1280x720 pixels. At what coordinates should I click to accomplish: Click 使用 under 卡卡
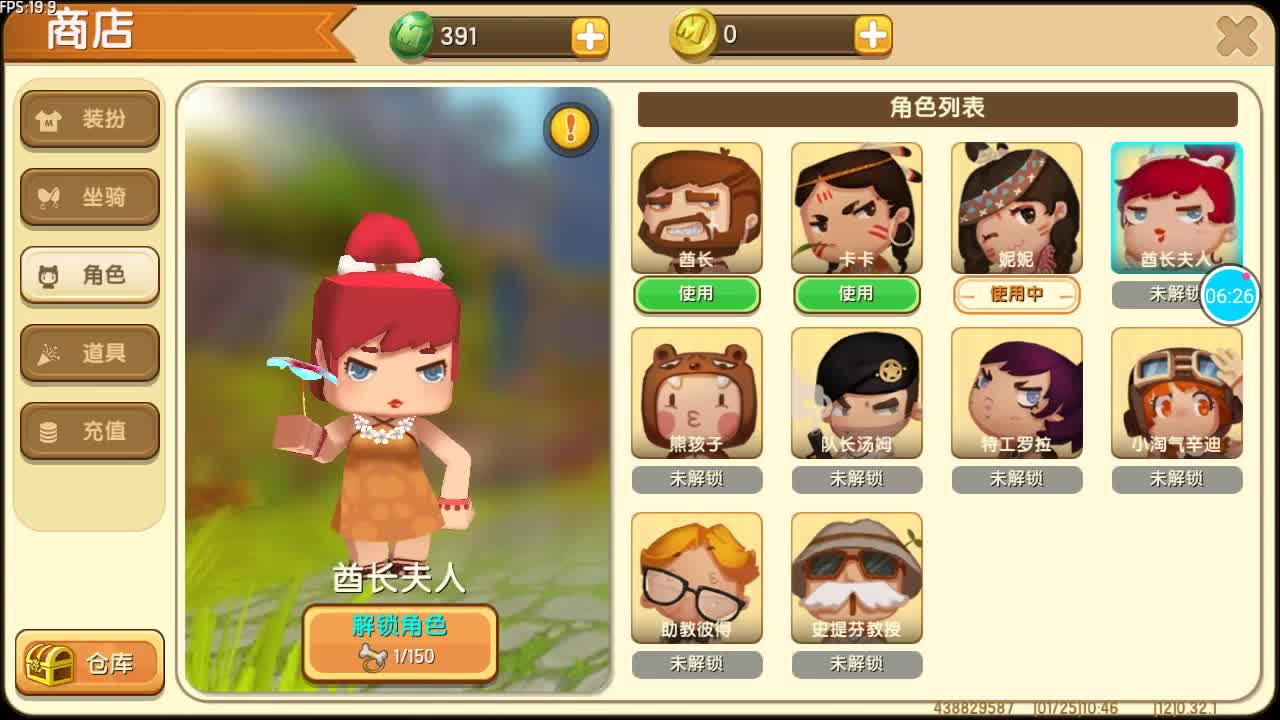click(857, 295)
